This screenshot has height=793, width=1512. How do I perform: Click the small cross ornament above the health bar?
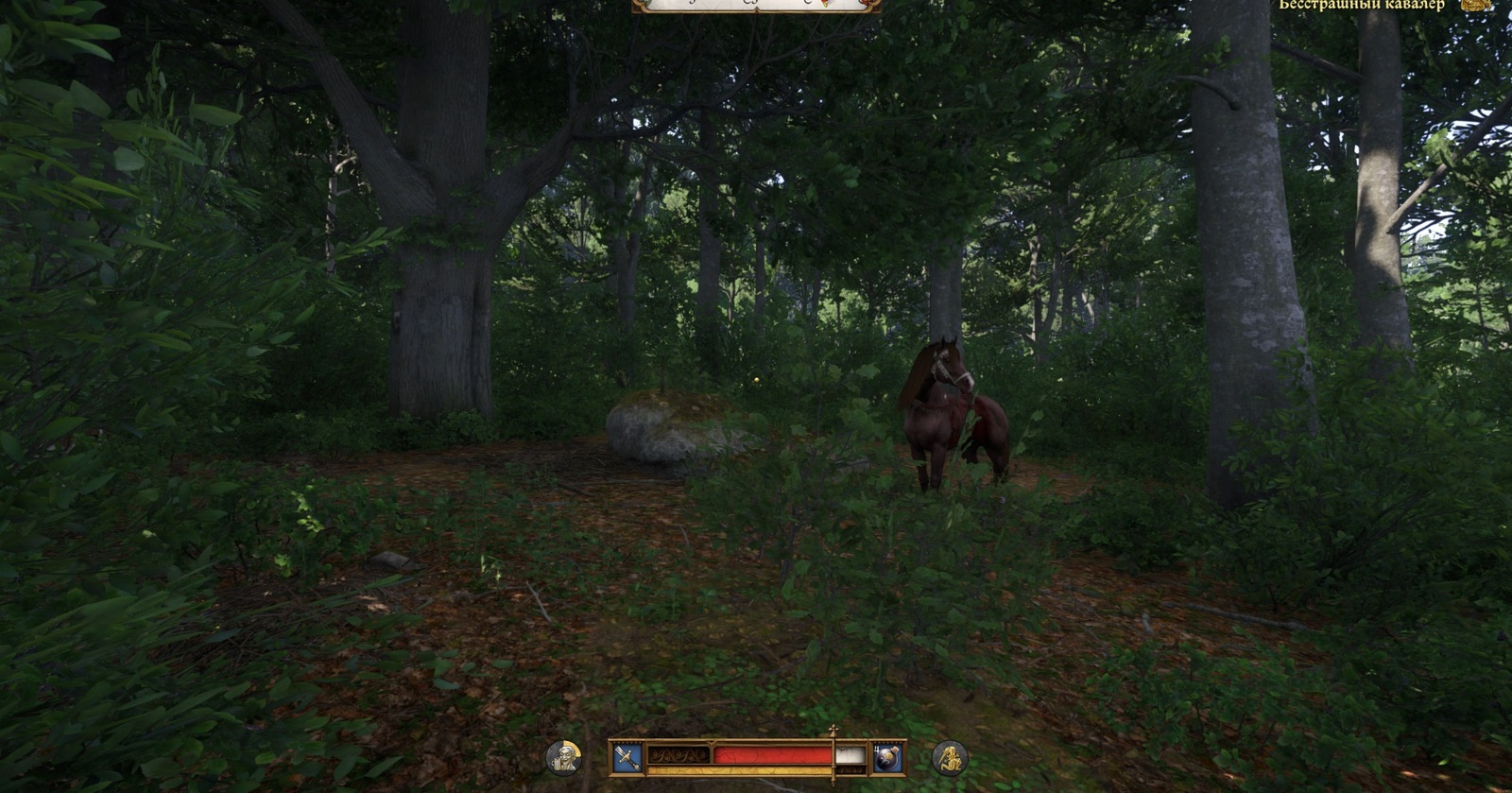(x=833, y=731)
